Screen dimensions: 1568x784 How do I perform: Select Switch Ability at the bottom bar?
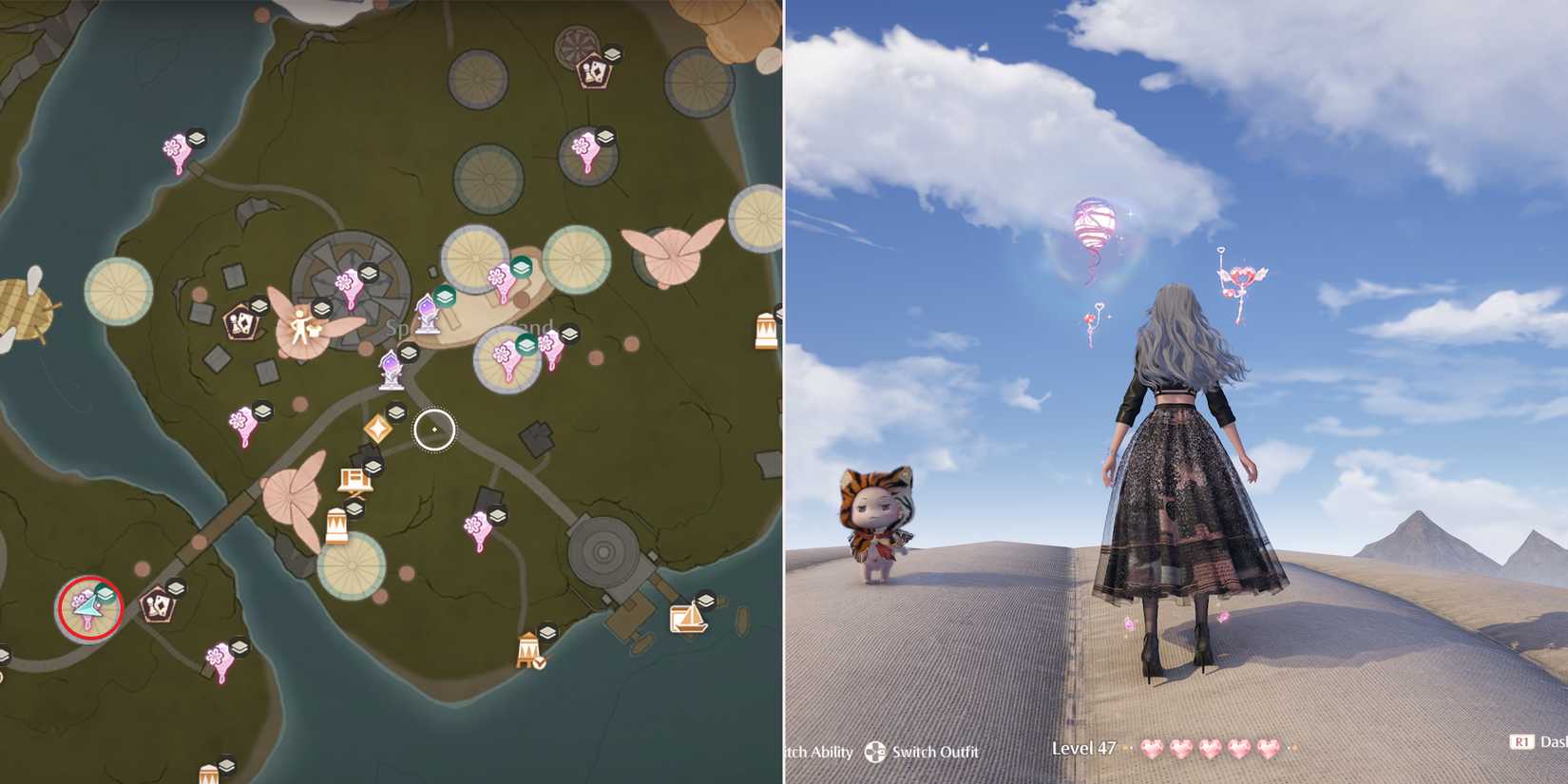822,753
